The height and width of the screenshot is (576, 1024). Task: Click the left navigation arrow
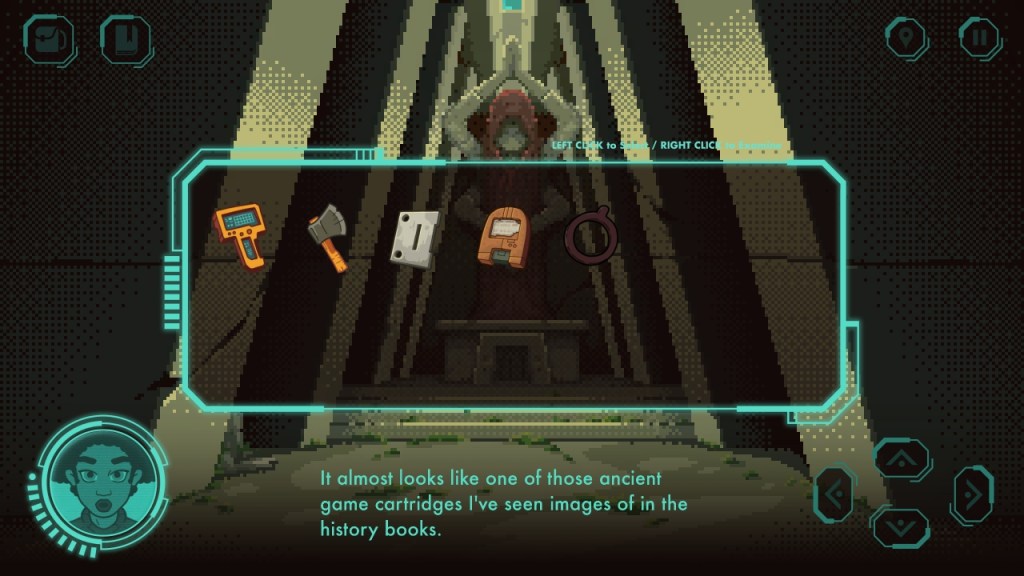click(836, 494)
